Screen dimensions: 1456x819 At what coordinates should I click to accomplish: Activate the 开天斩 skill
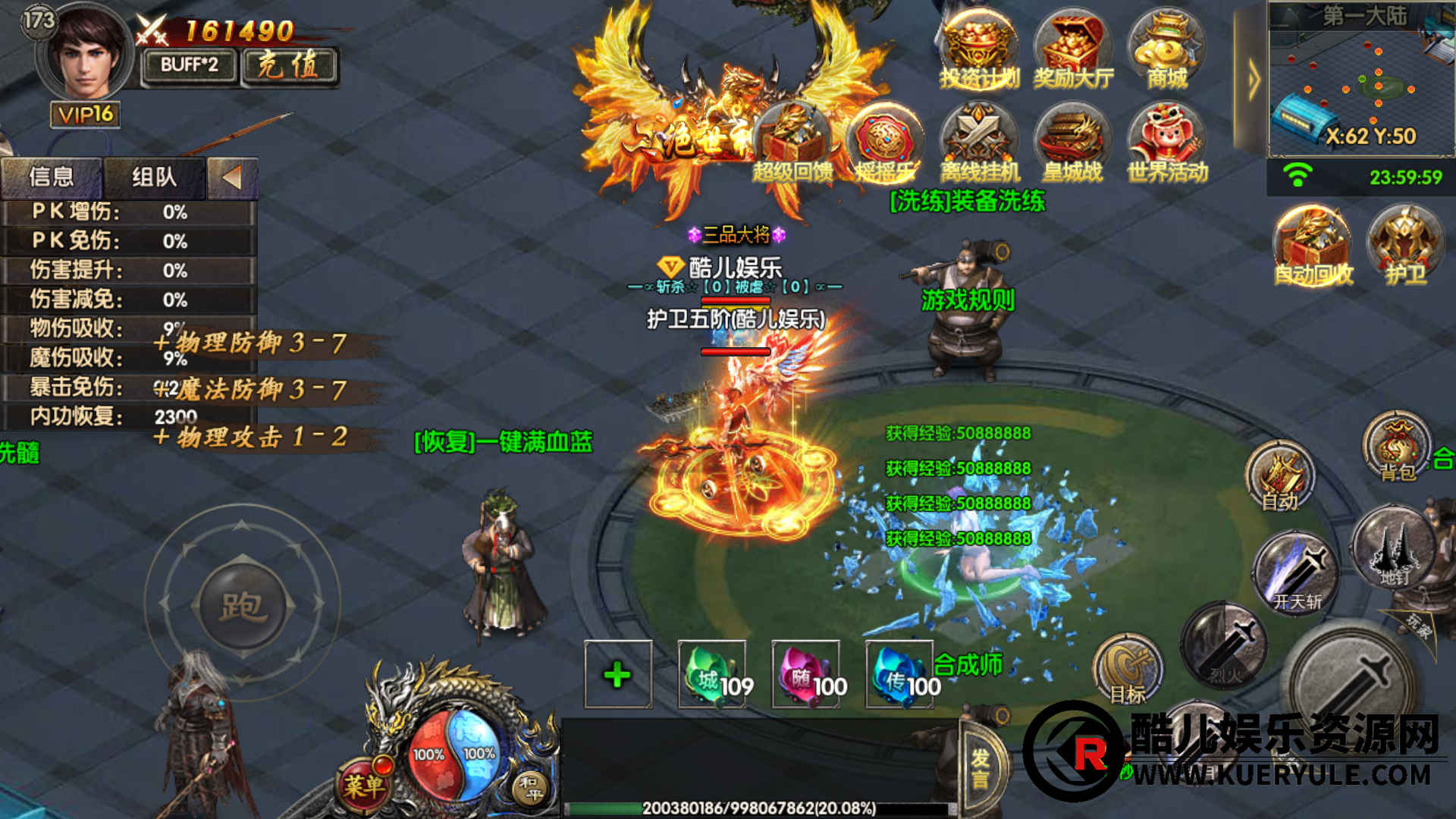click(x=1296, y=573)
